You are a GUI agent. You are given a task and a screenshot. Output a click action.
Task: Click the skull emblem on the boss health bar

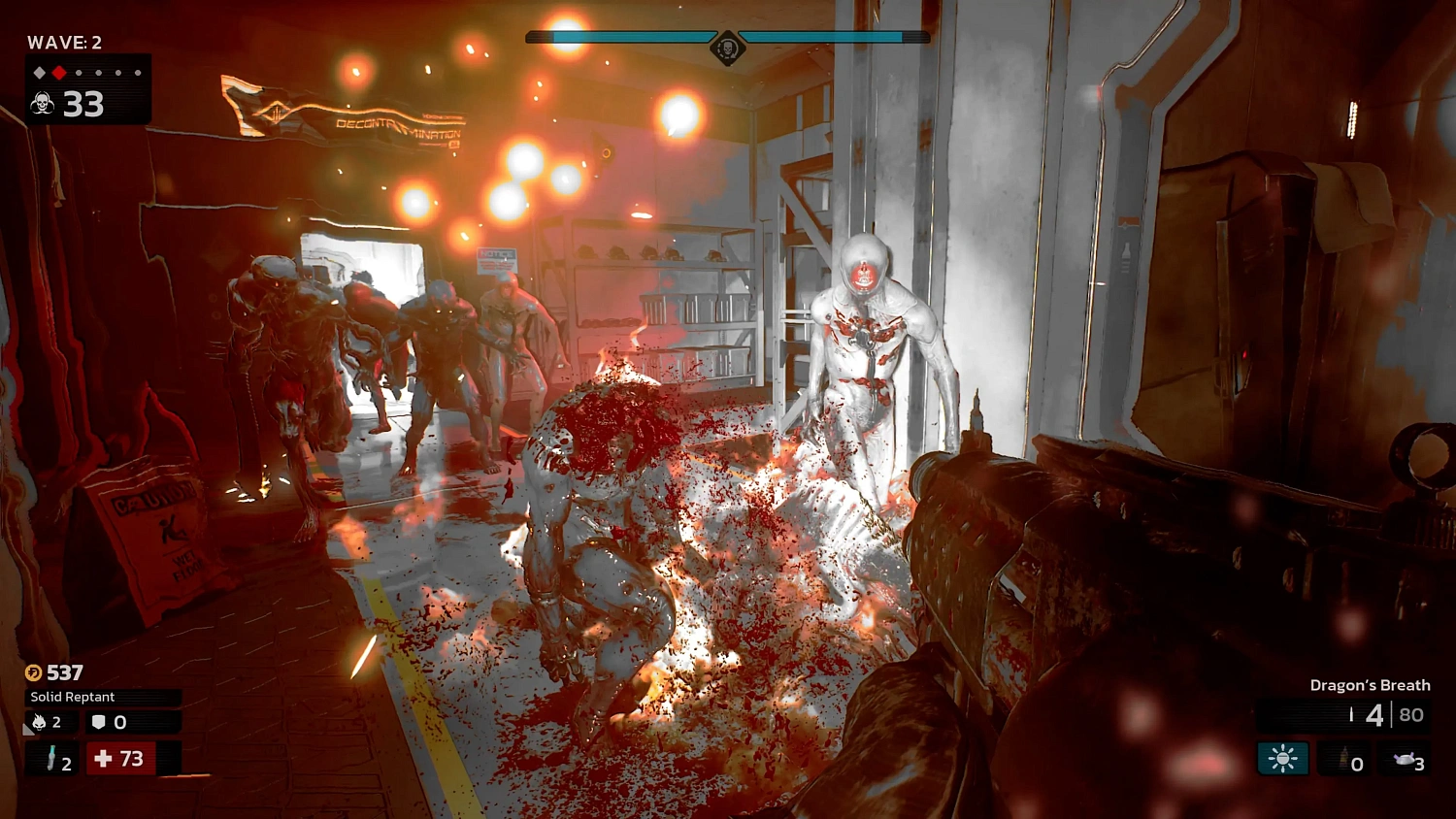[x=726, y=46]
